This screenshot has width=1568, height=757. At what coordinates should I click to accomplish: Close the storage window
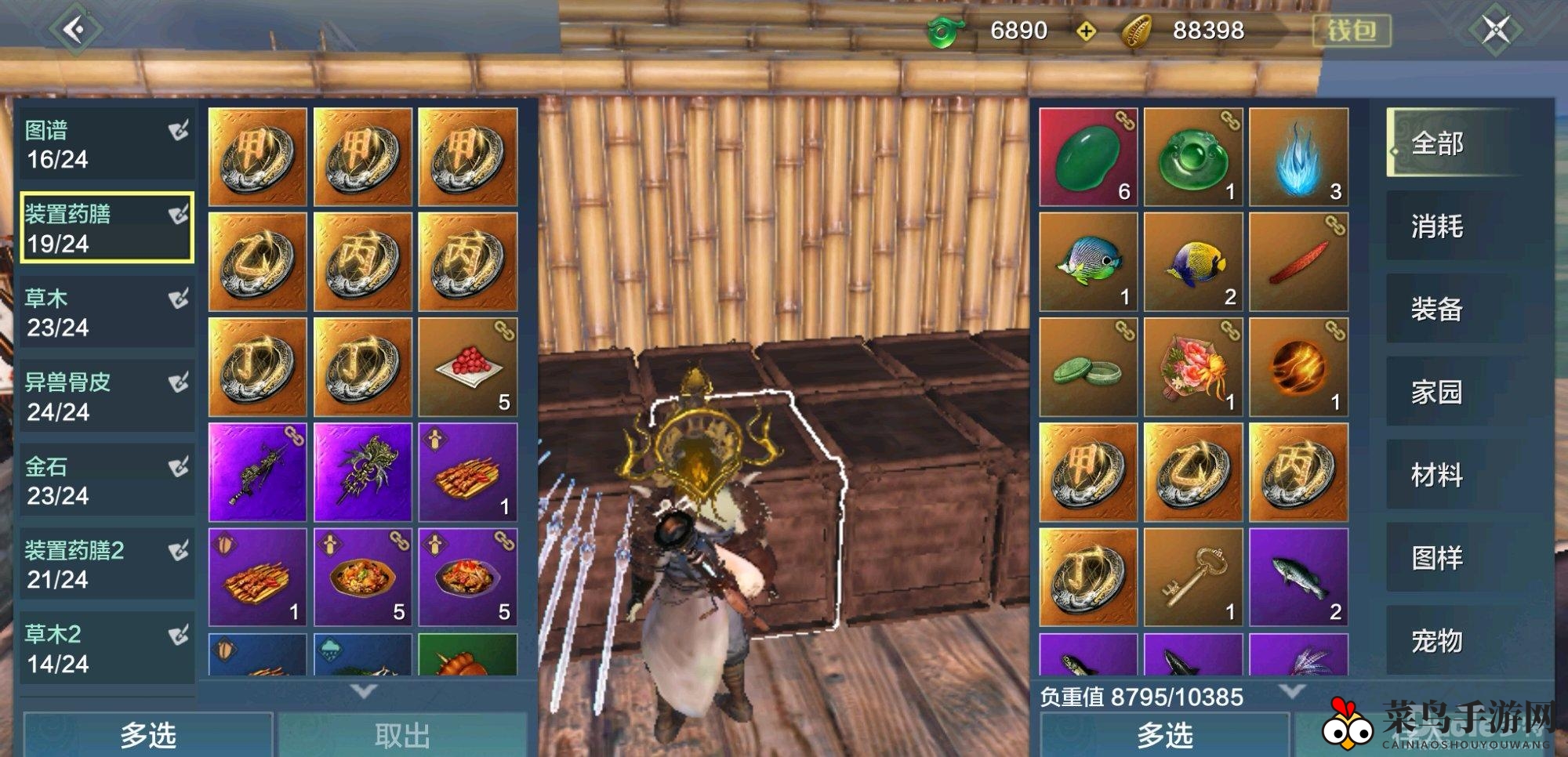[1495, 30]
